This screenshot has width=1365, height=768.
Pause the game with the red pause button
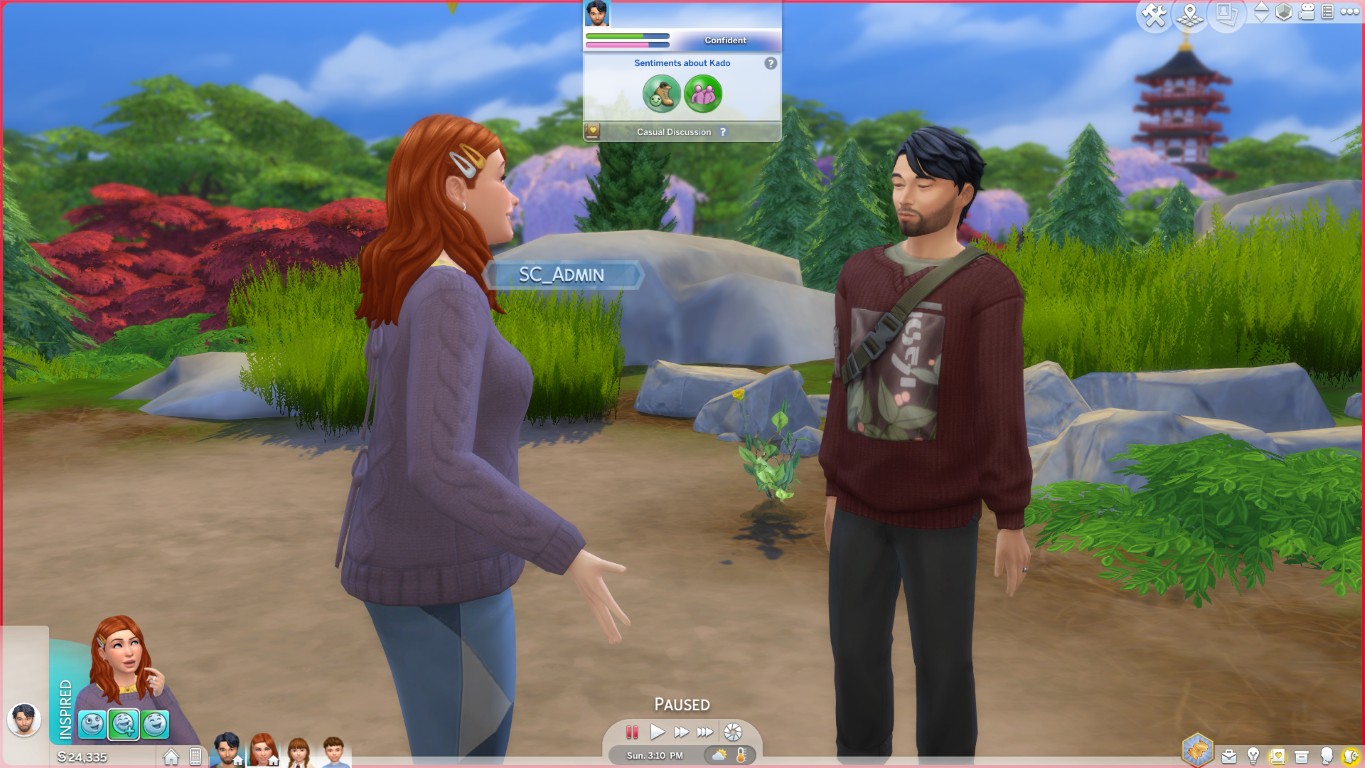tap(632, 732)
